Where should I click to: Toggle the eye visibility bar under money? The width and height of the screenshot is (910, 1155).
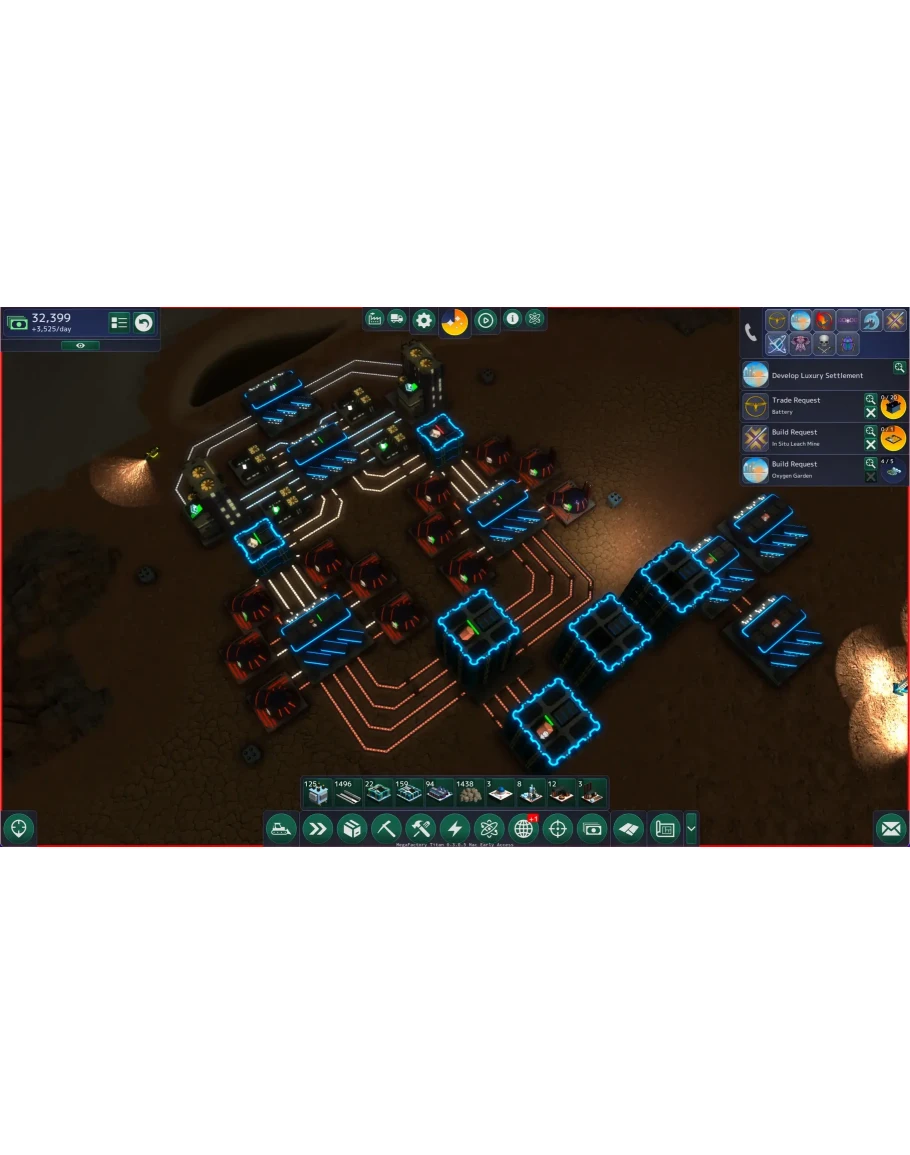pyautogui.click(x=80, y=345)
